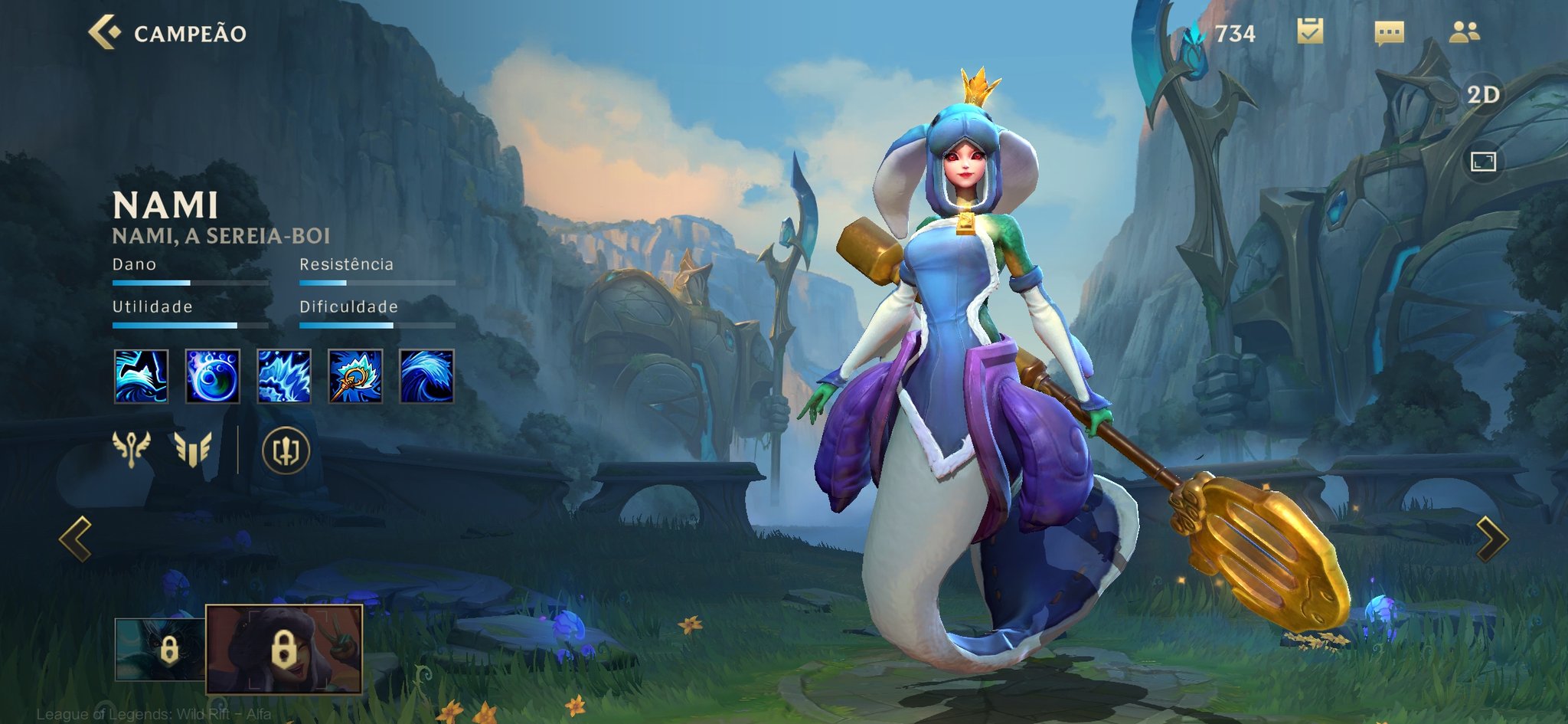The image size is (1568, 724).
Task: Open the missions clipboard icon
Action: [1310, 31]
